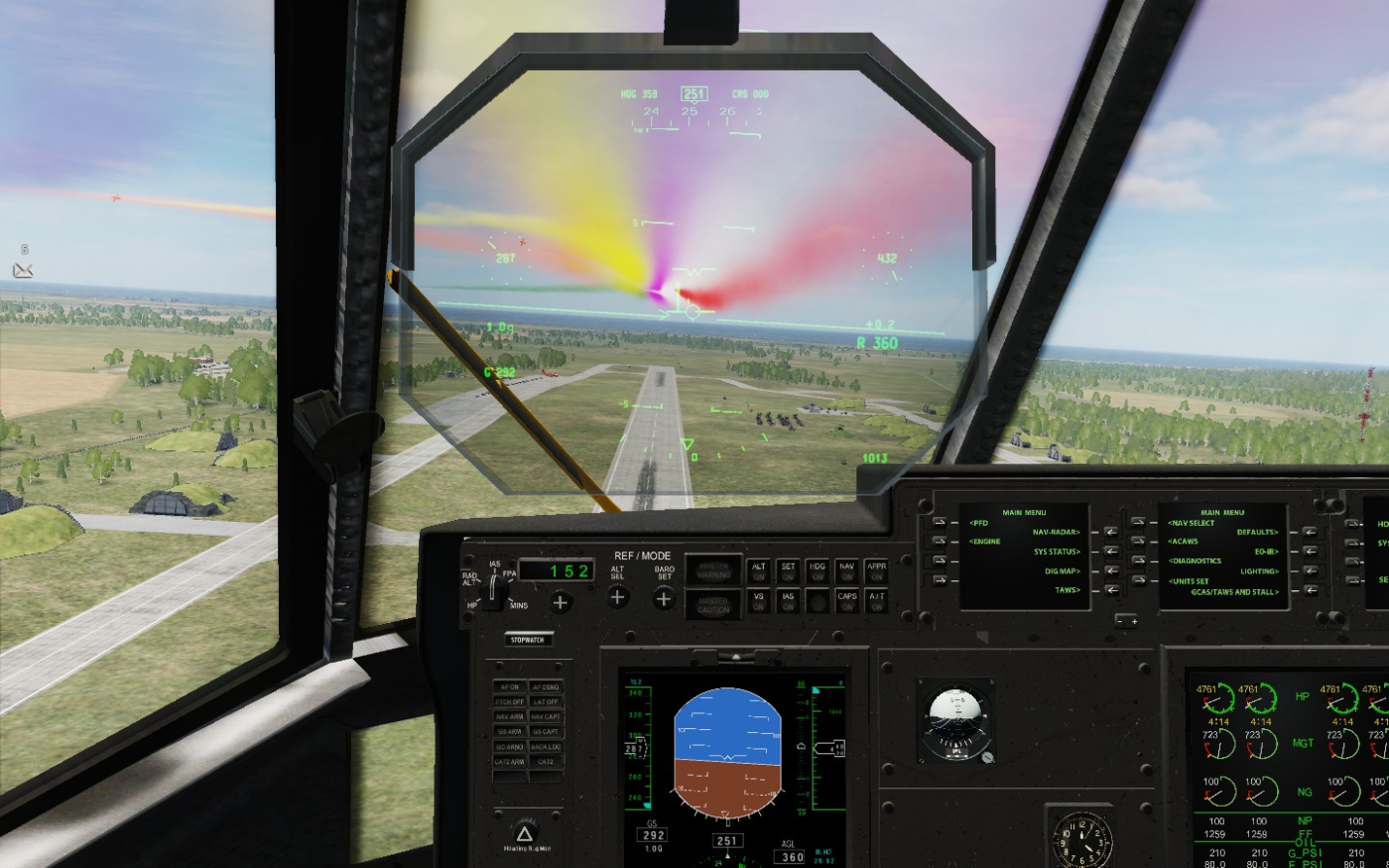Acknowledge the MASTER CAUTION button
1389x868 pixels.
[713, 605]
